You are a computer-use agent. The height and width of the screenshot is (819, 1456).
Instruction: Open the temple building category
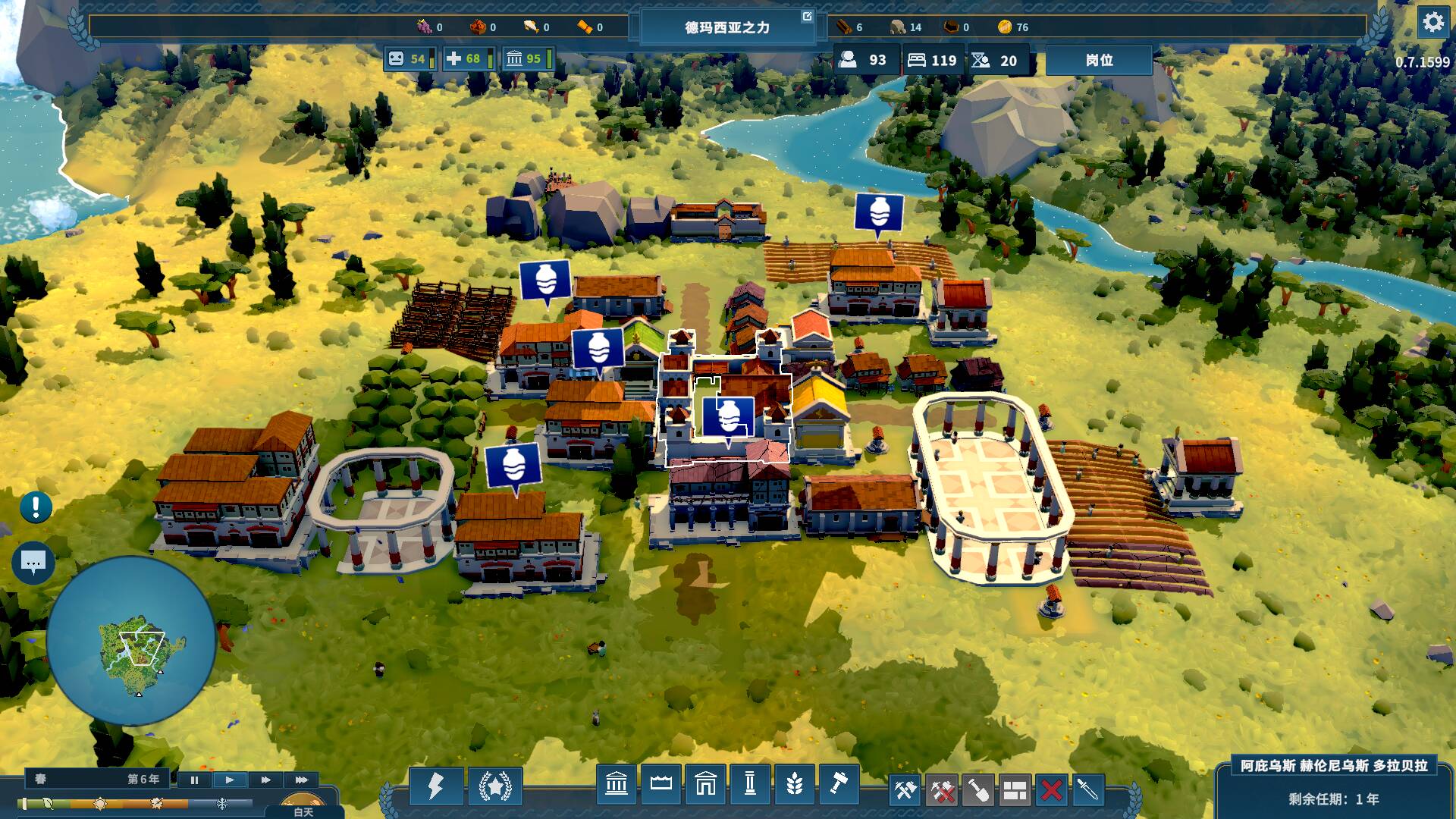tap(617, 783)
